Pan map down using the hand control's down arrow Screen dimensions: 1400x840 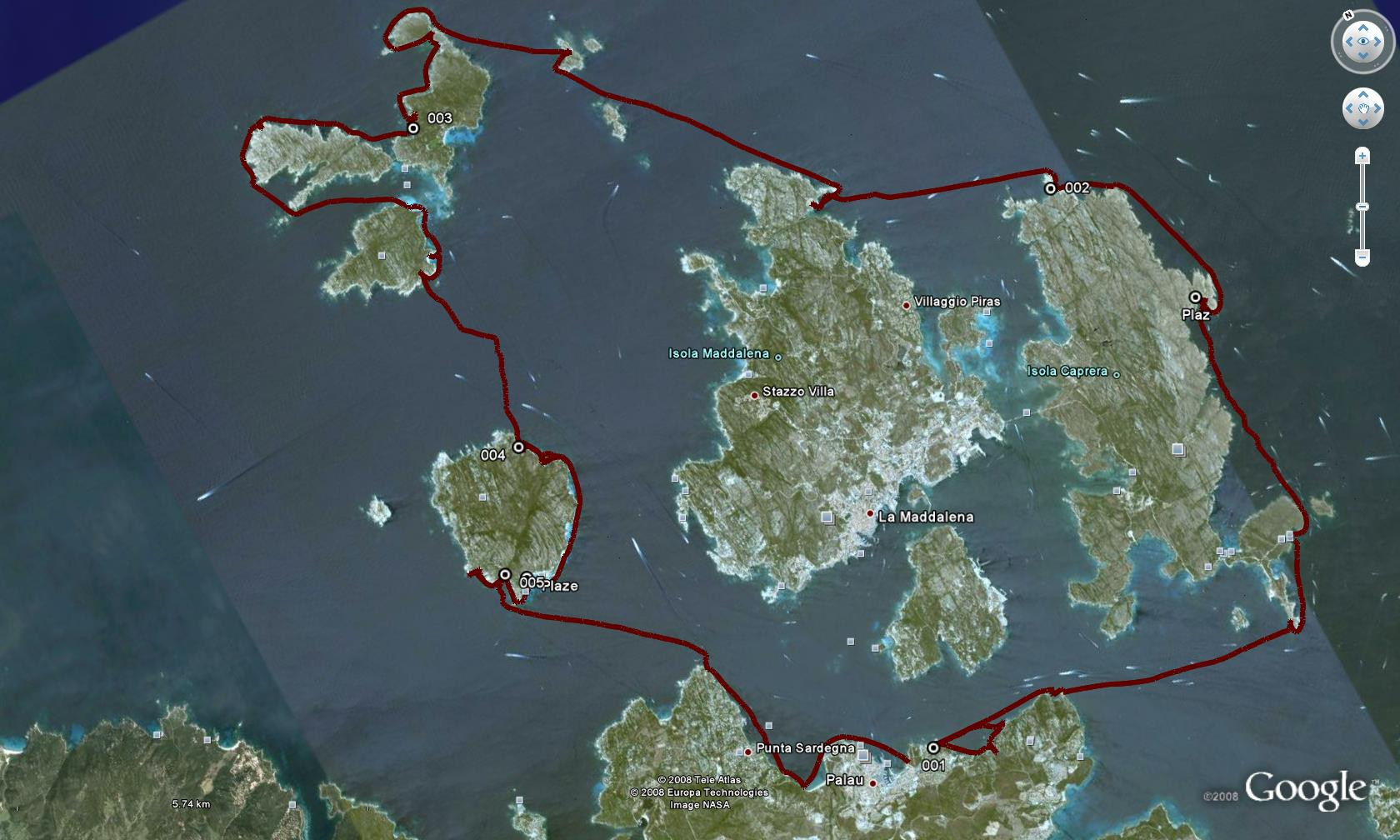pyautogui.click(x=1363, y=122)
